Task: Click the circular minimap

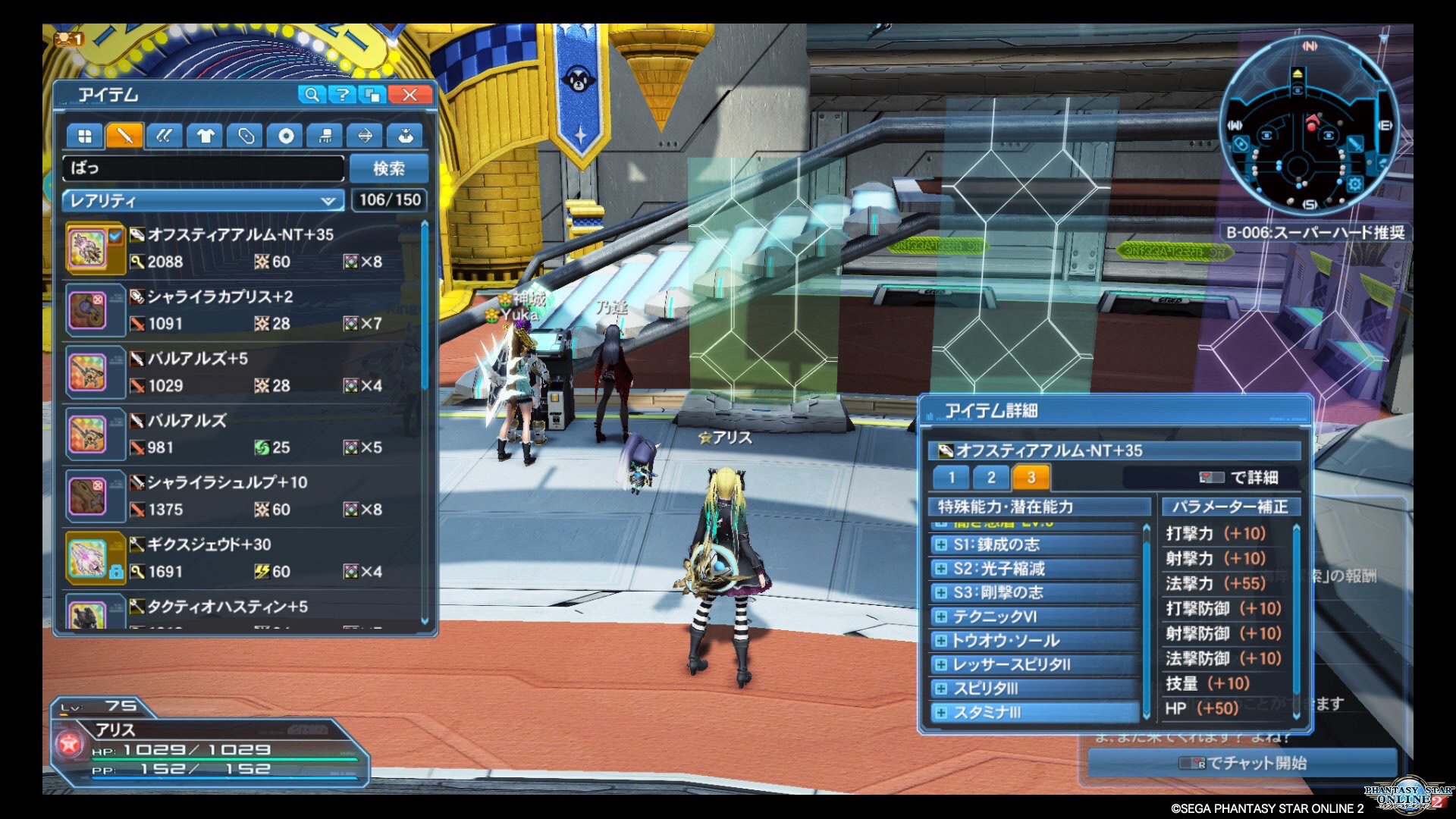Action: 1308,125
